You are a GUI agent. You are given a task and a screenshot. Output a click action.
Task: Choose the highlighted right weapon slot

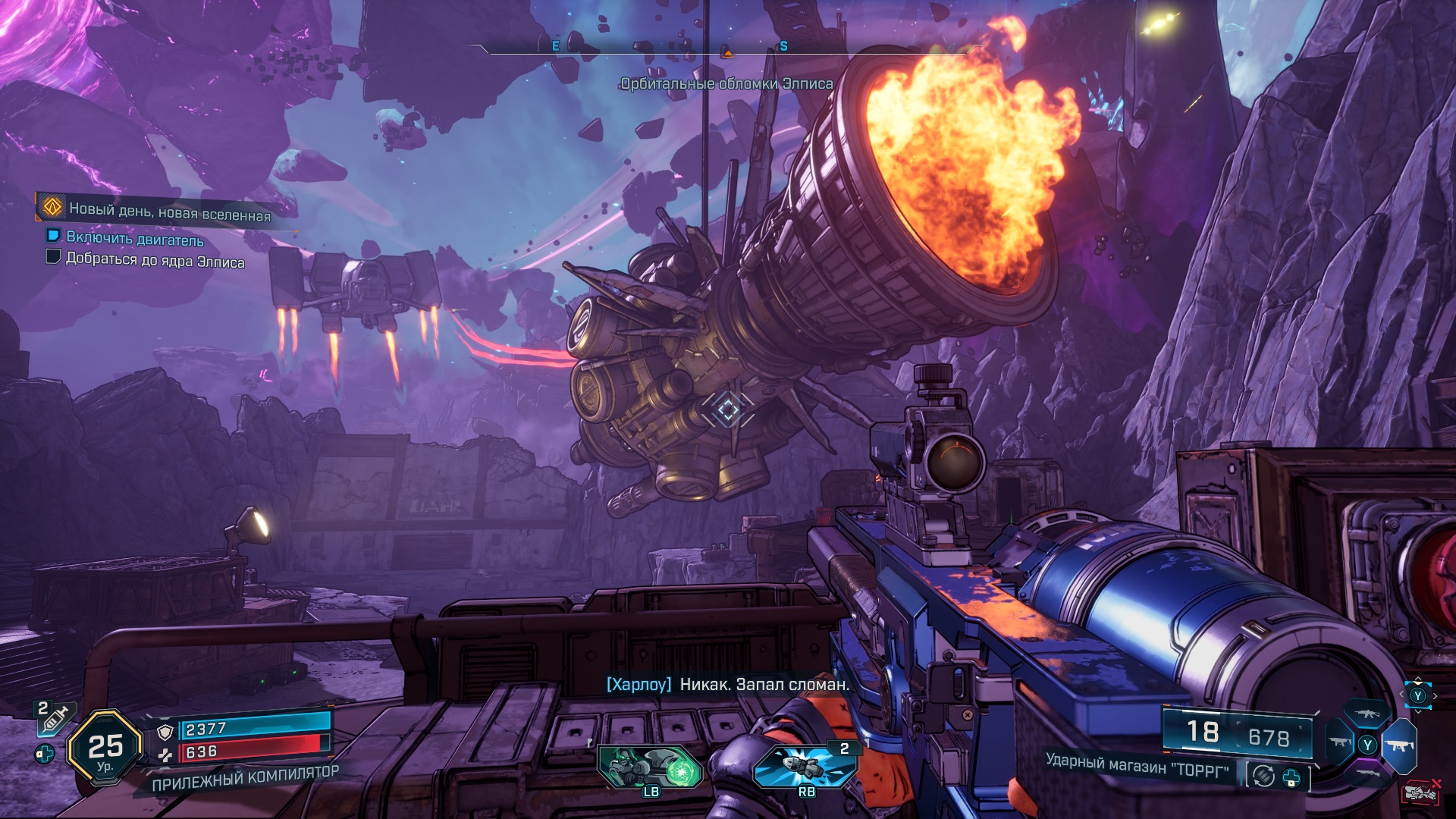[x=1398, y=745]
